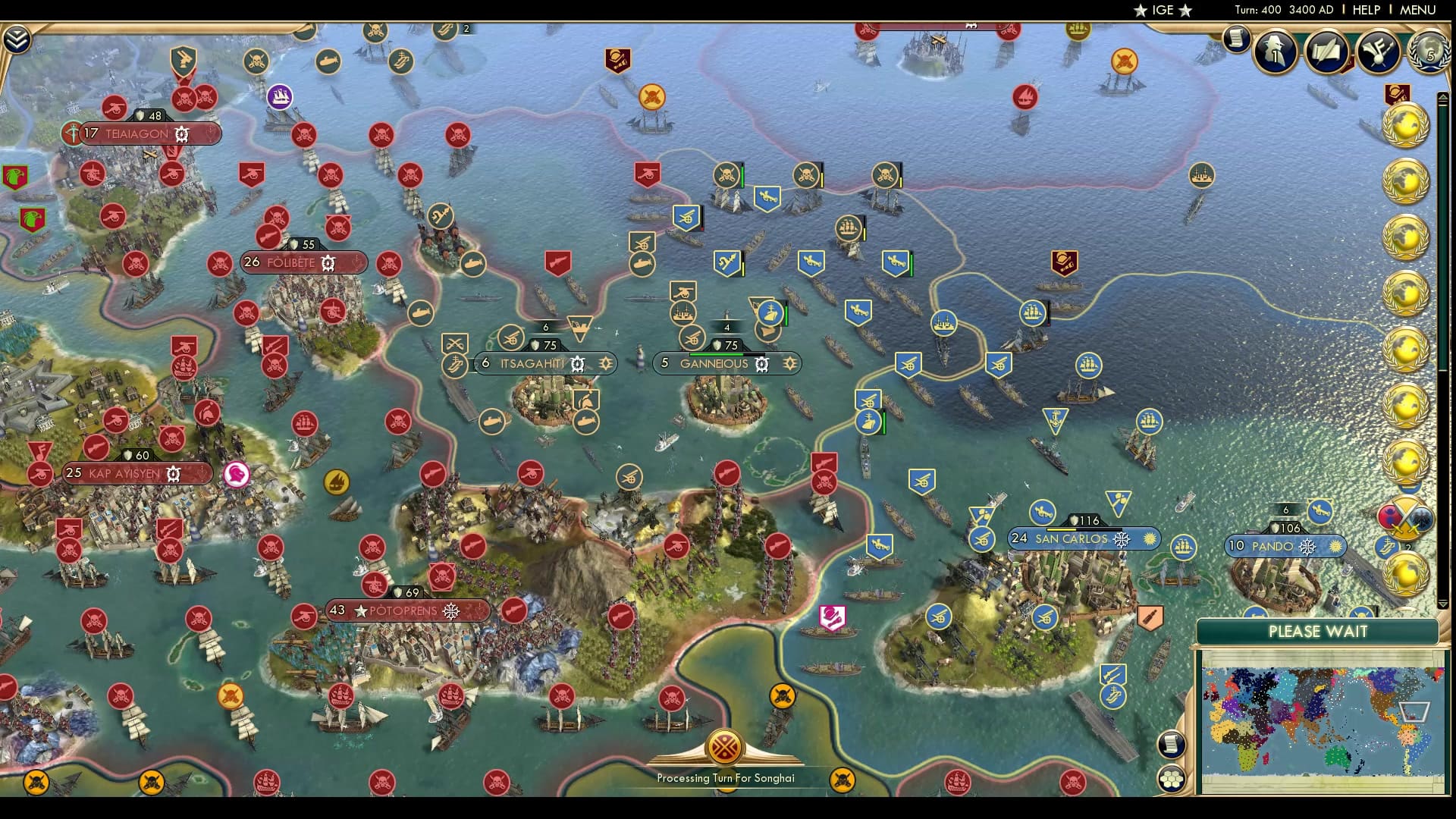Click the snowflake indicator on San Carlos banner
Image resolution: width=1456 pixels, height=819 pixels.
click(x=1122, y=540)
